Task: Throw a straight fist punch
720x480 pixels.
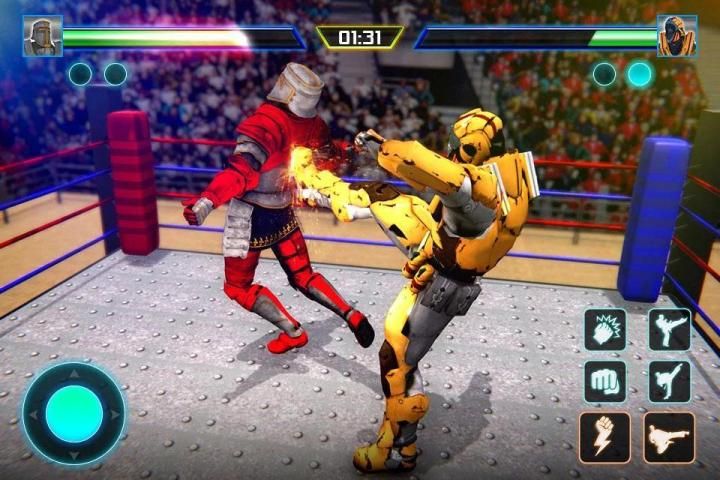Action: pyautogui.click(x=605, y=381)
